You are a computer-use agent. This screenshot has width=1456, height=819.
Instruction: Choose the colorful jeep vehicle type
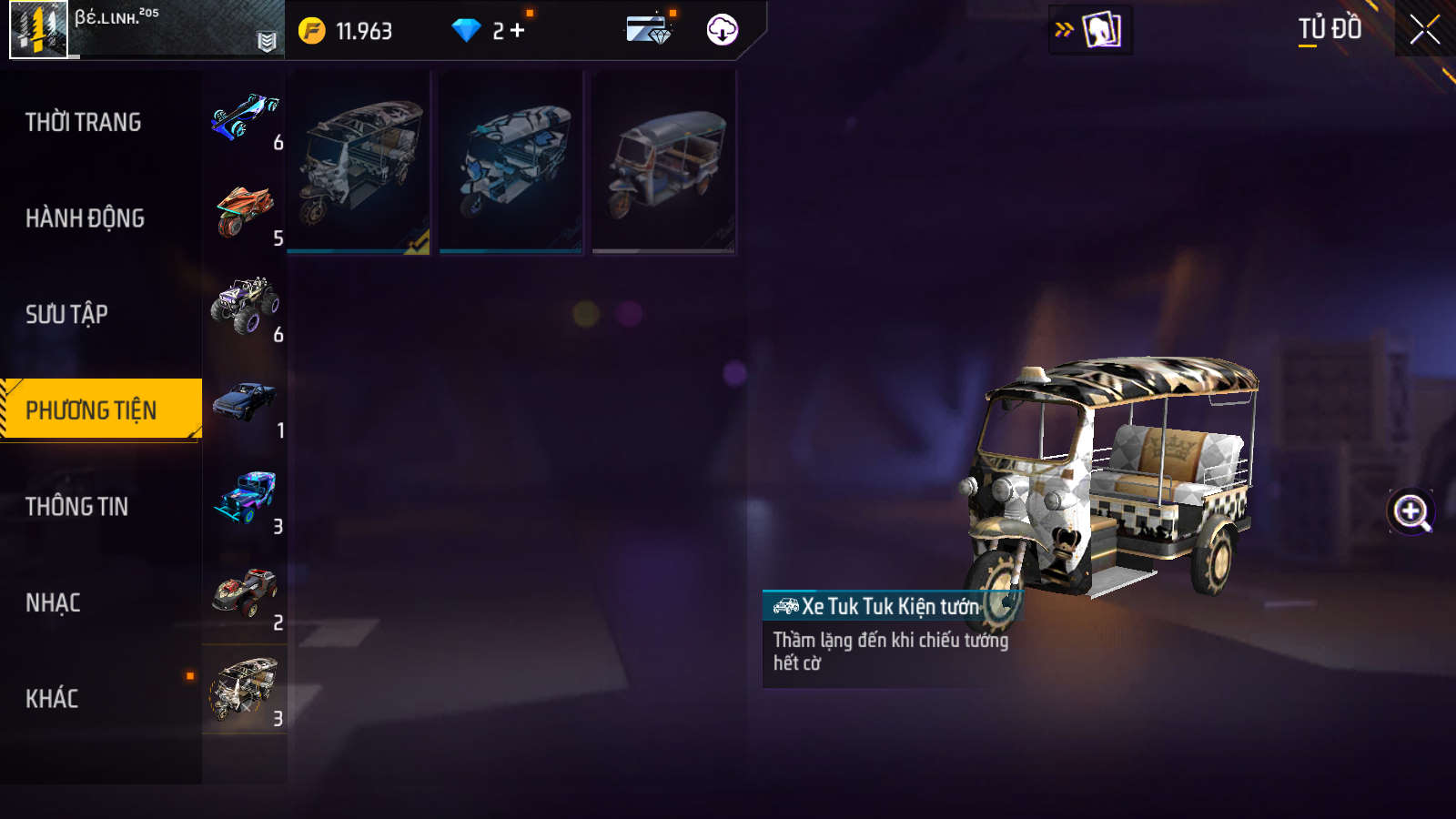tap(245, 499)
